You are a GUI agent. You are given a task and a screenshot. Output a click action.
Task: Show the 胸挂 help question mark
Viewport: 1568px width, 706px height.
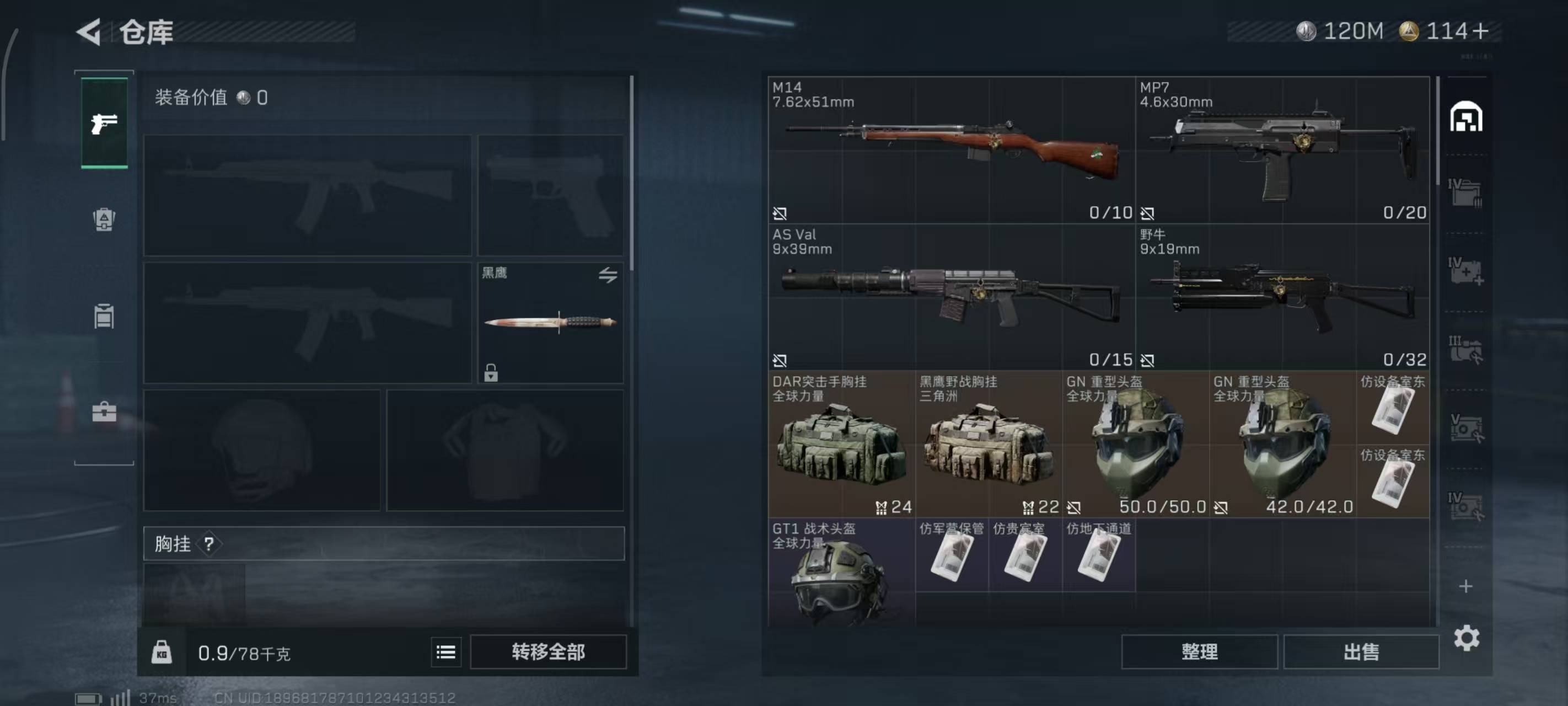(x=209, y=543)
